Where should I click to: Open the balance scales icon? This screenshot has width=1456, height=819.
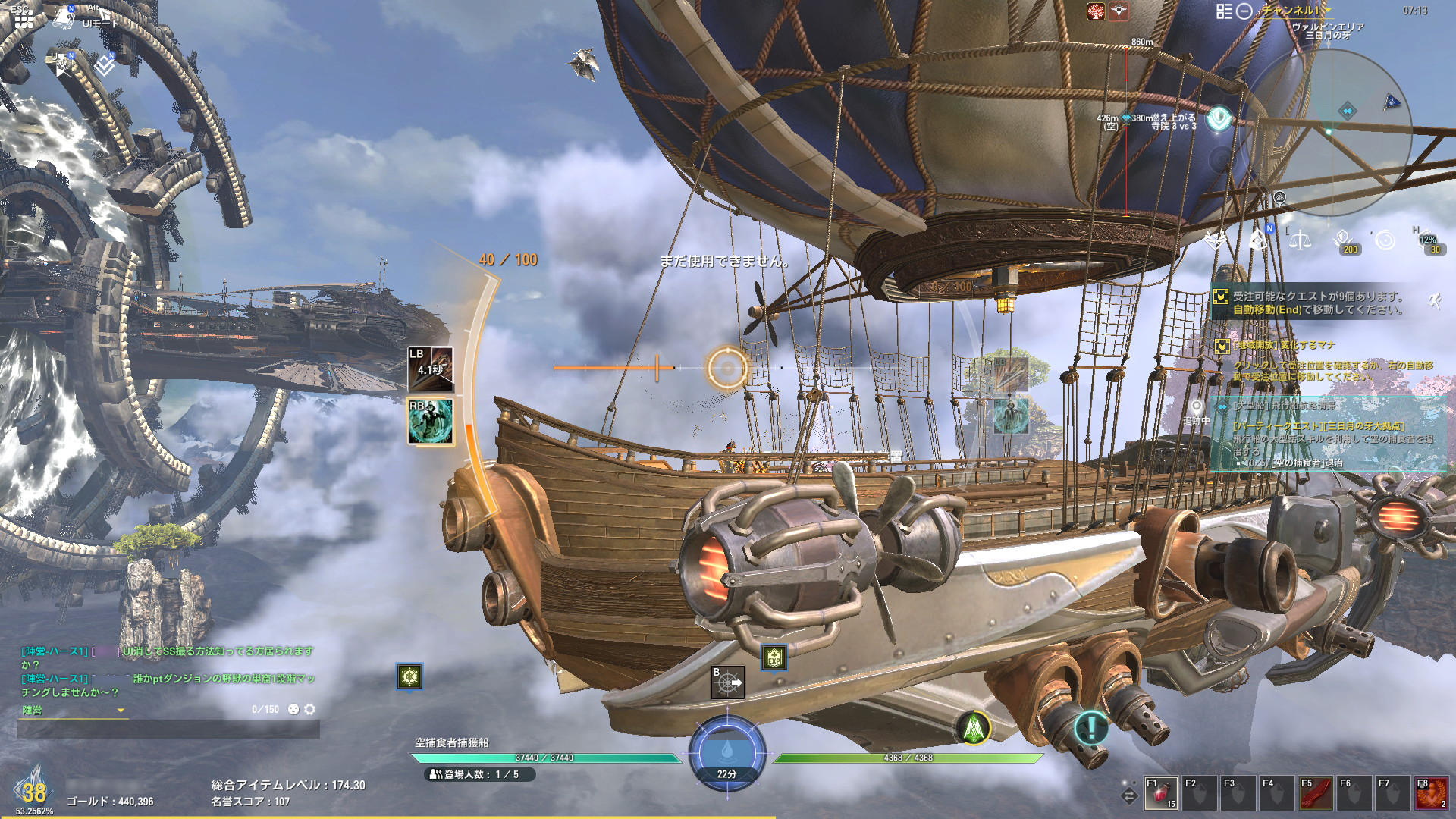point(1301,240)
